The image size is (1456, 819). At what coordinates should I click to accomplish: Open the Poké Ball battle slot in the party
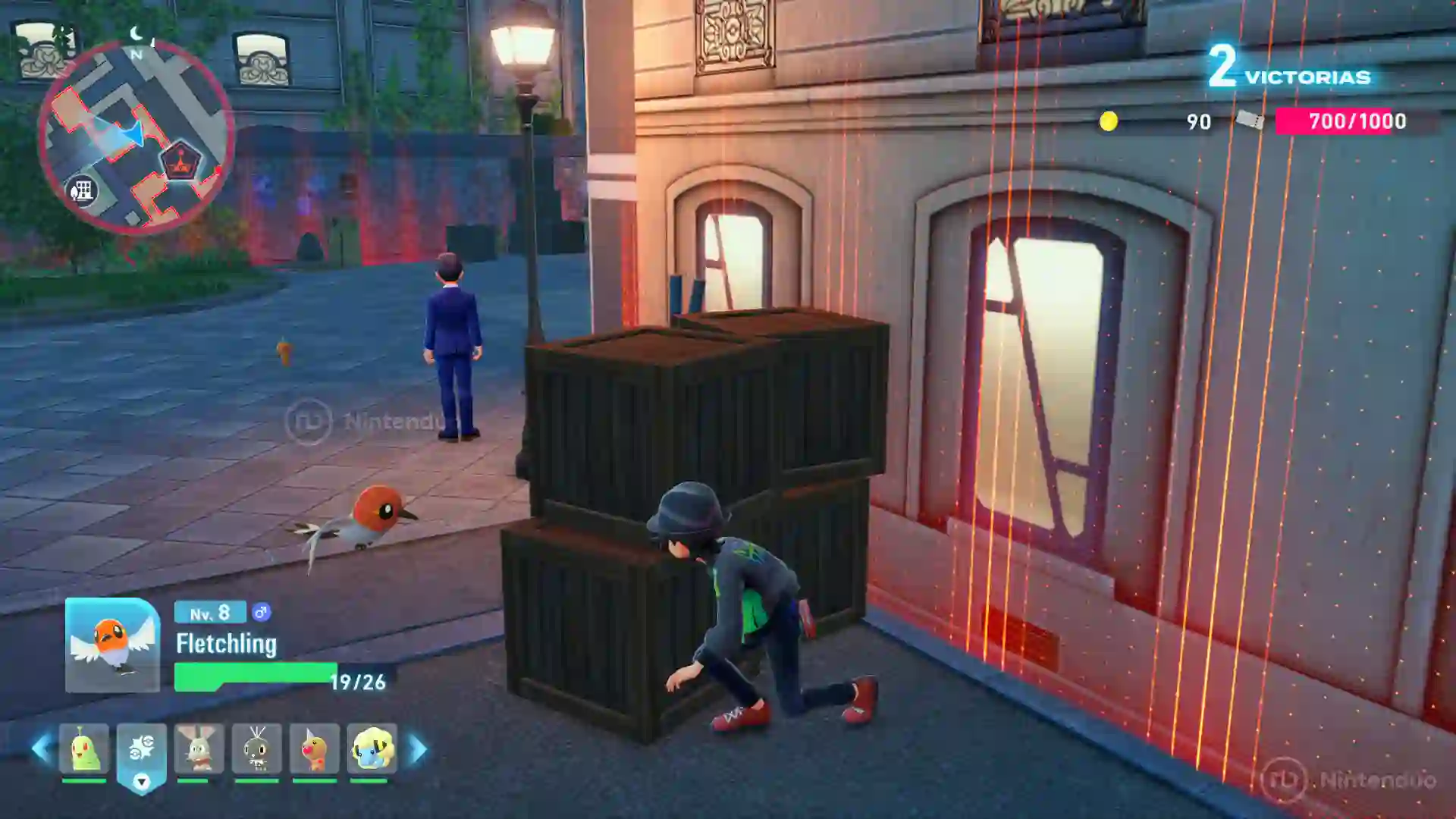point(141,747)
